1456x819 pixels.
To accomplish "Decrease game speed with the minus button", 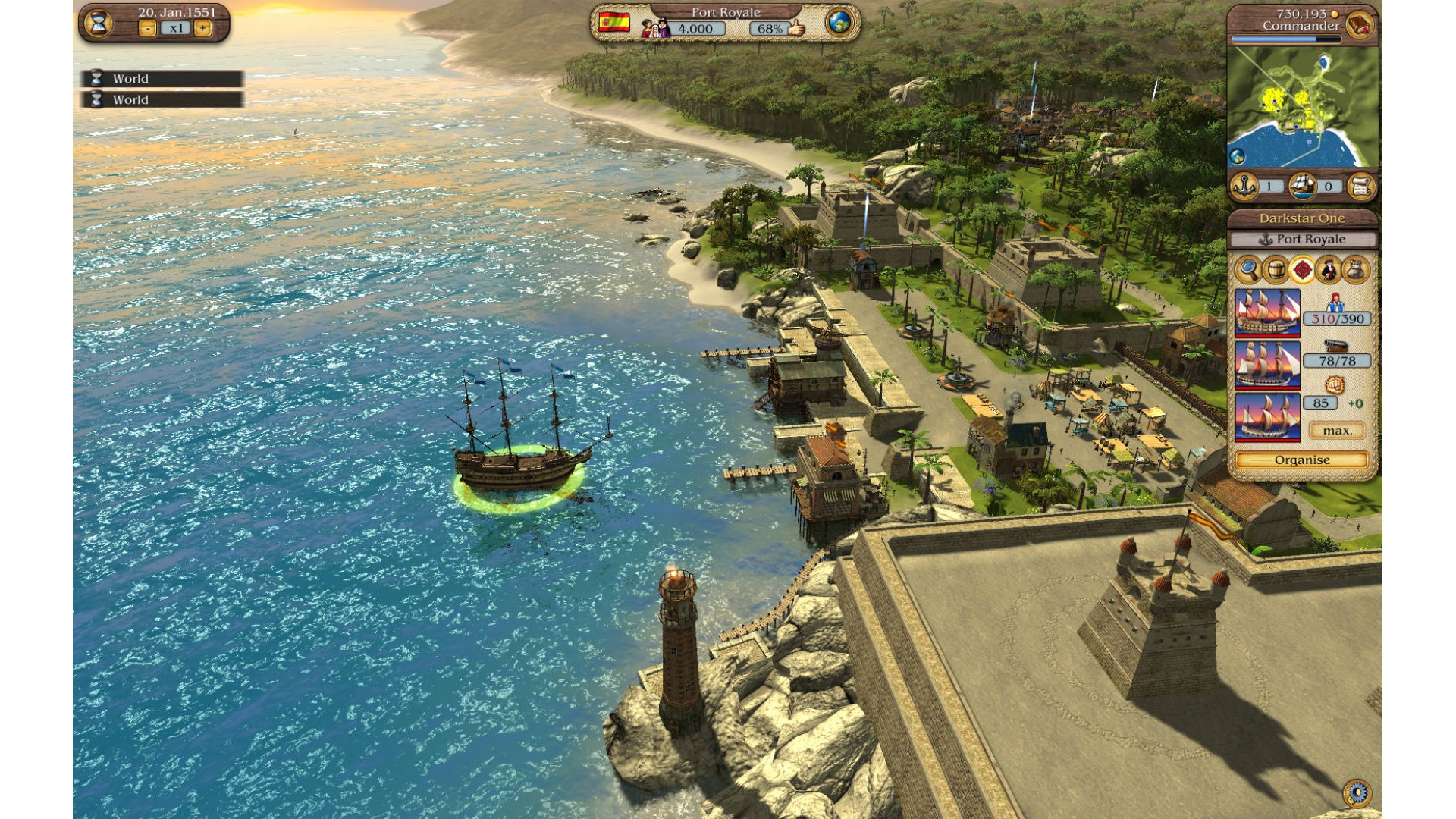I will [147, 29].
